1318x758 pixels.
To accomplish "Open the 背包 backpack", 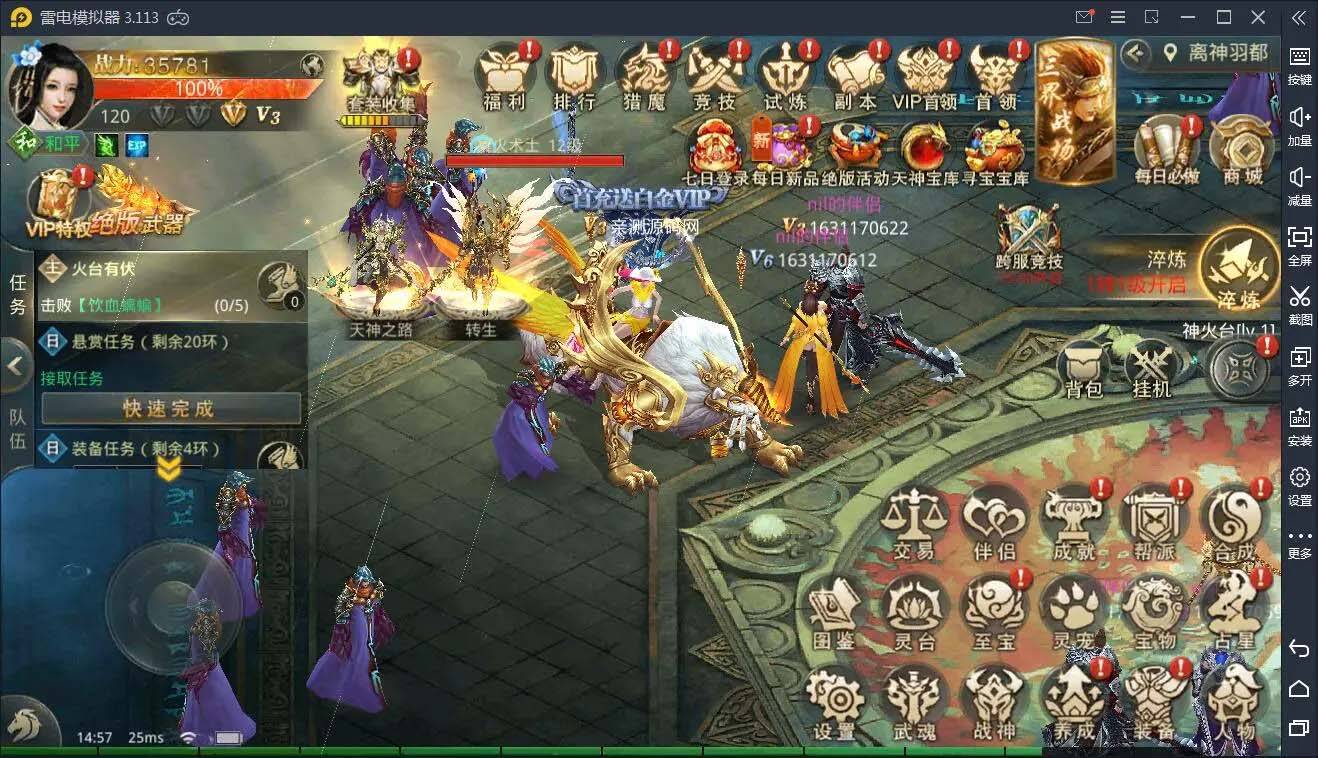I will [x=1084, y=367].
